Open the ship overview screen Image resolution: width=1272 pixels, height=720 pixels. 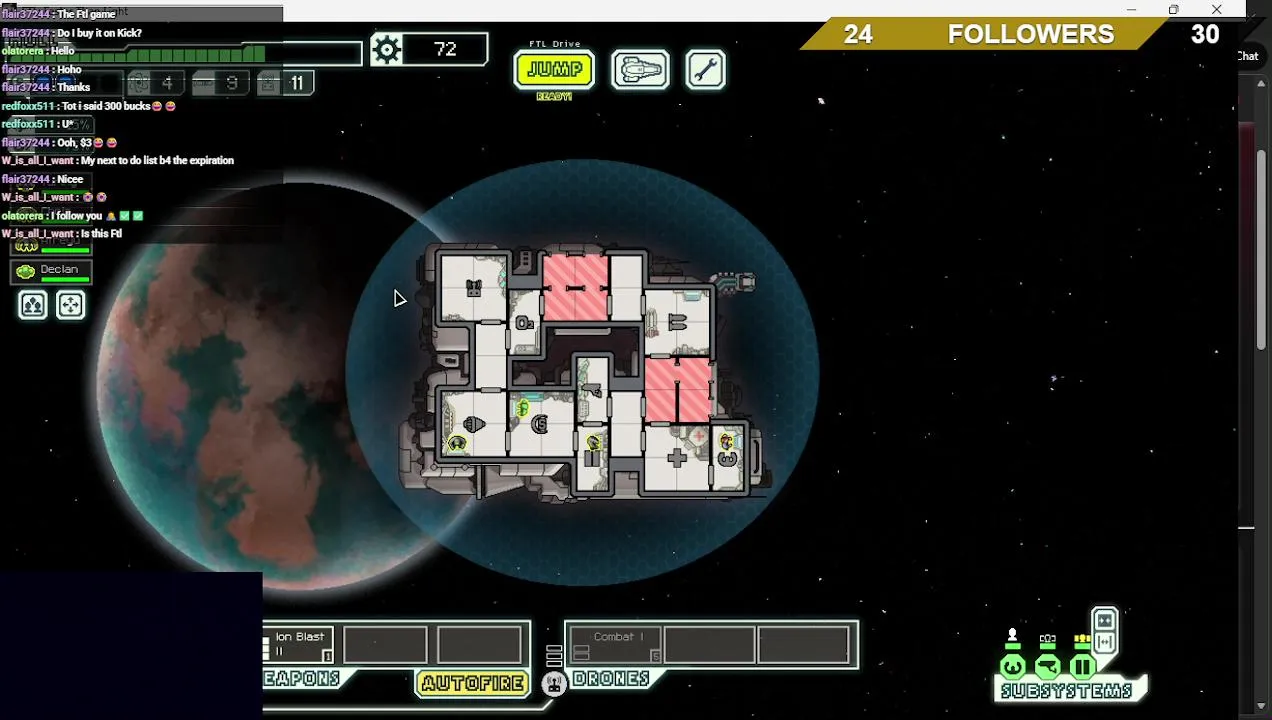pyautogui.click(x=640, y=70)
